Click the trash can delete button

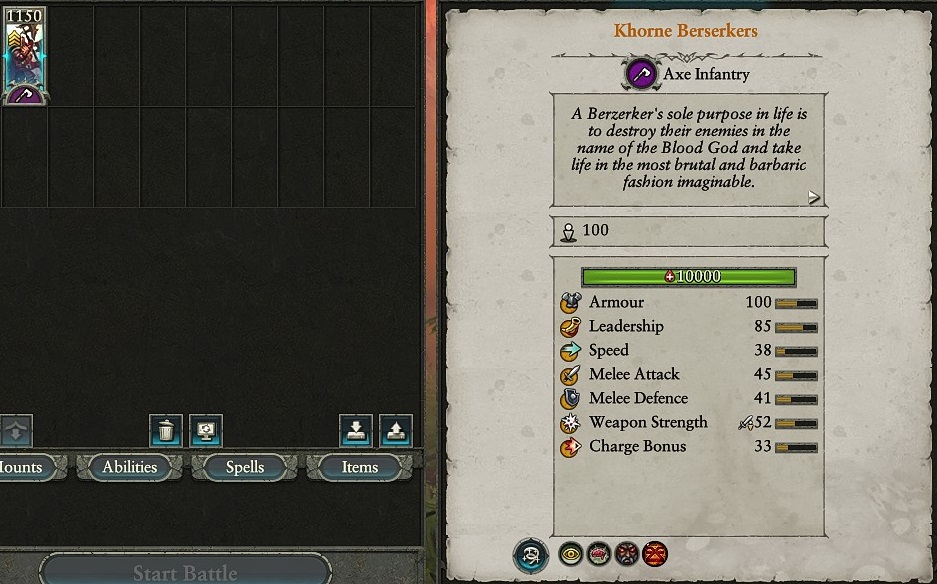pyautogui.click(x=166, y=431)
